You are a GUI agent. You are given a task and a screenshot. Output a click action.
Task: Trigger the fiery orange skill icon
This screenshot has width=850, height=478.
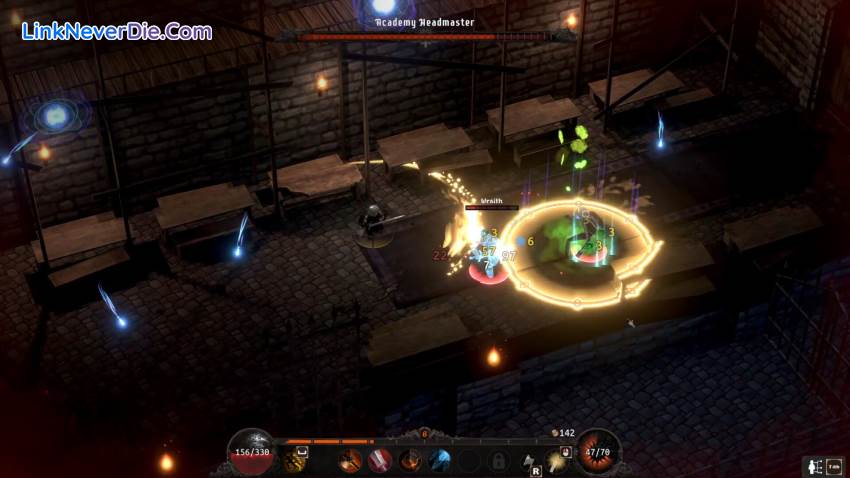(x=410, y=461)
